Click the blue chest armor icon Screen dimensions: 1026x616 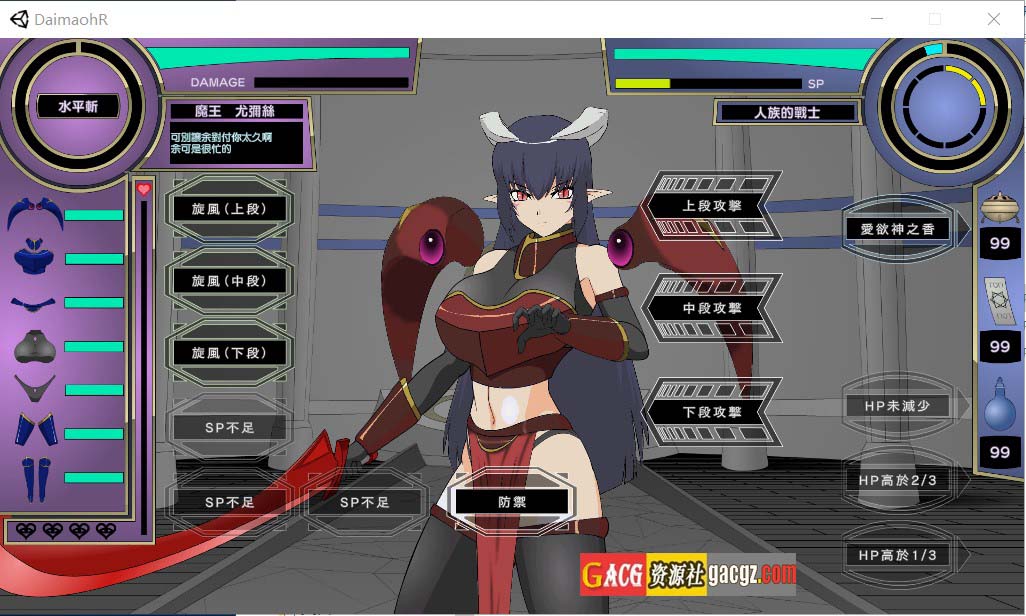coord(35,258)
